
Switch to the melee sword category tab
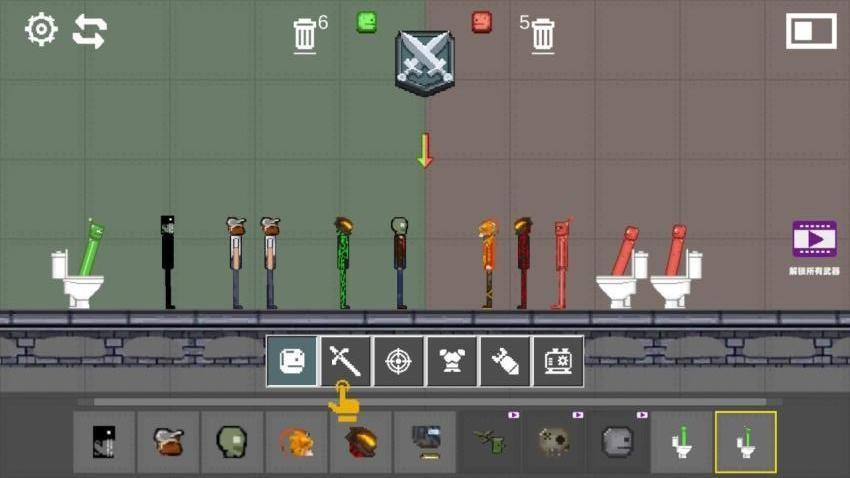pyautogui.click(x=345, y=361)
